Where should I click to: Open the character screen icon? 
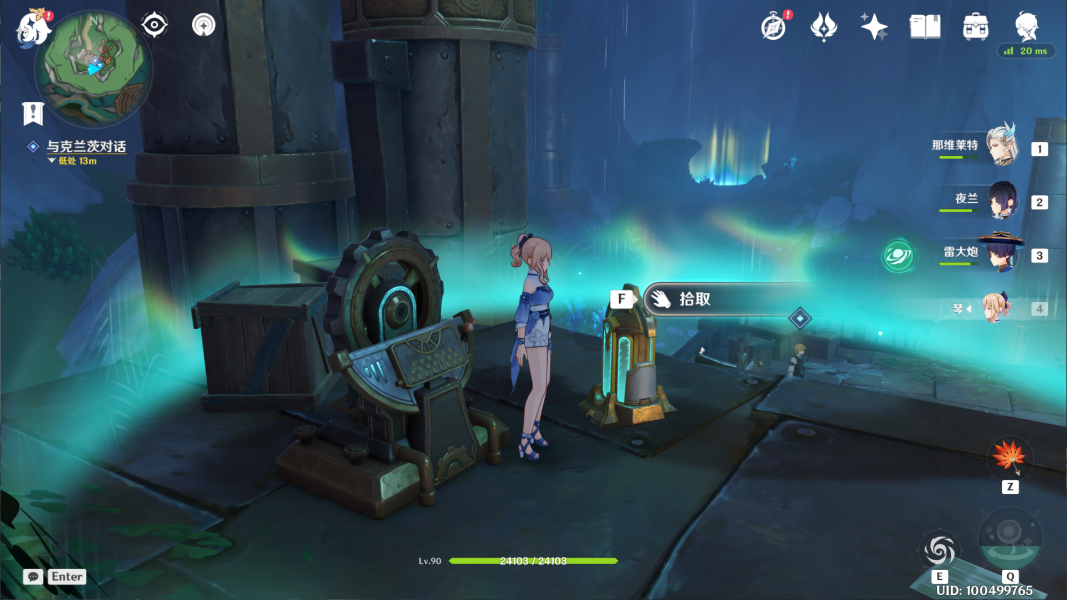click(1027, 26)
